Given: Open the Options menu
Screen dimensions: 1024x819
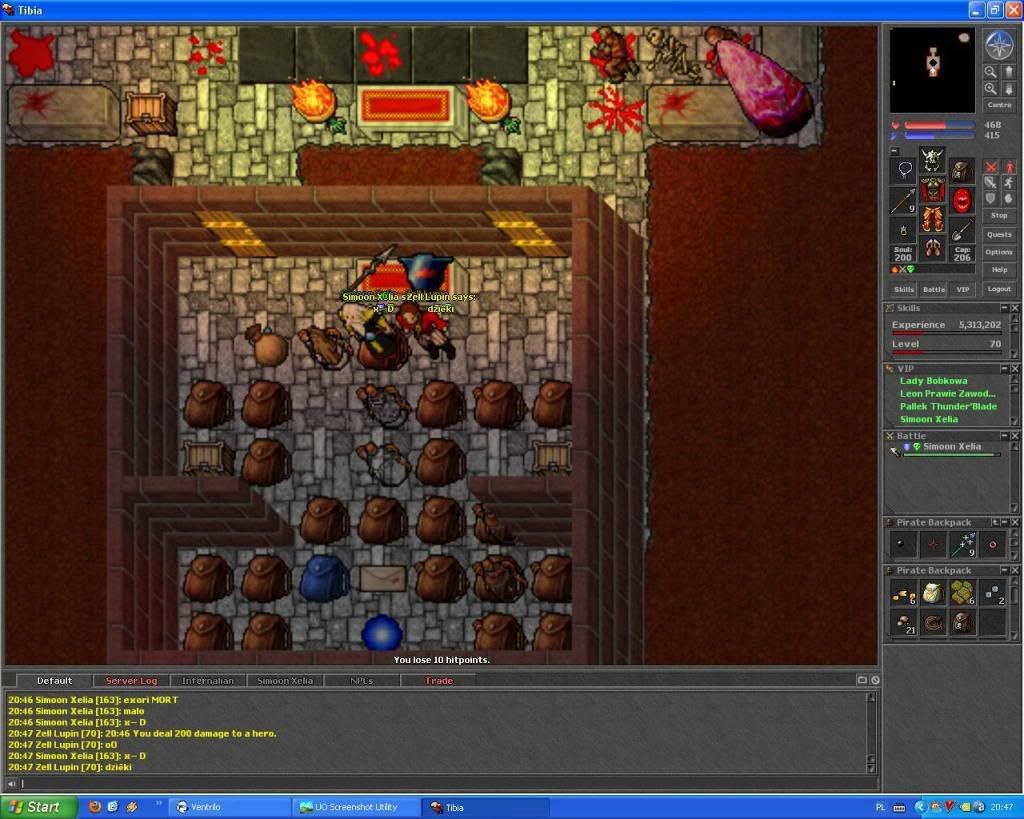Looking at the screenshot, I should click(998, 252).
